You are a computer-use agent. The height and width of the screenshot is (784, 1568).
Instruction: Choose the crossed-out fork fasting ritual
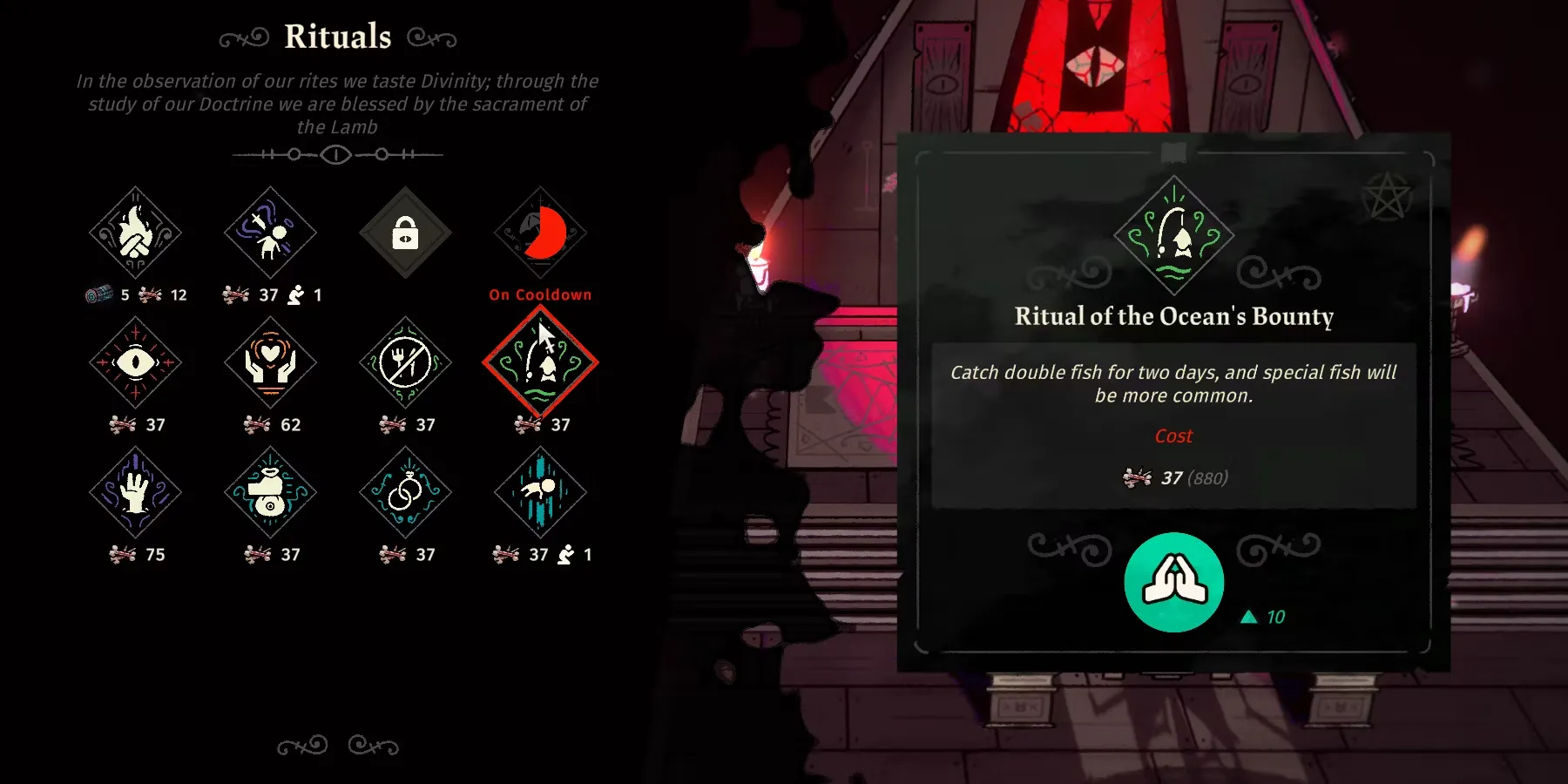point(405,362)
